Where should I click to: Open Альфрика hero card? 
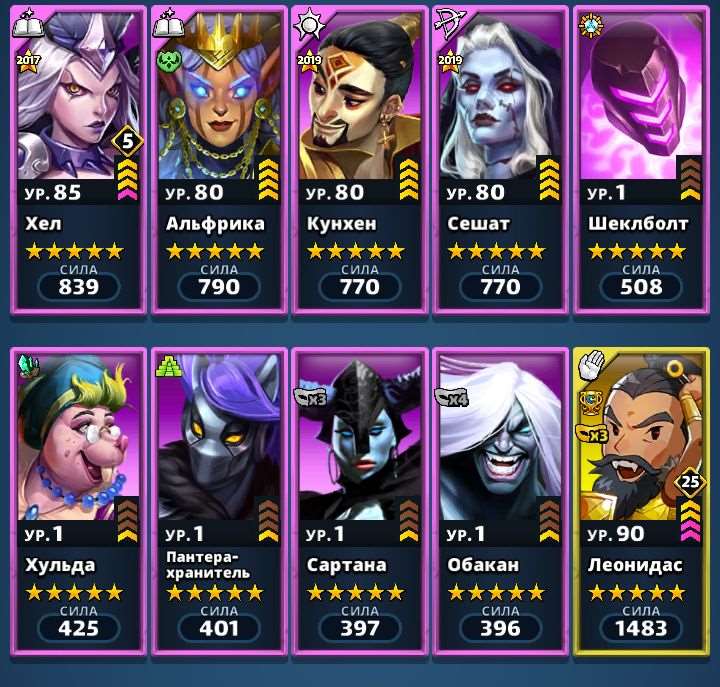coord(219,160)
